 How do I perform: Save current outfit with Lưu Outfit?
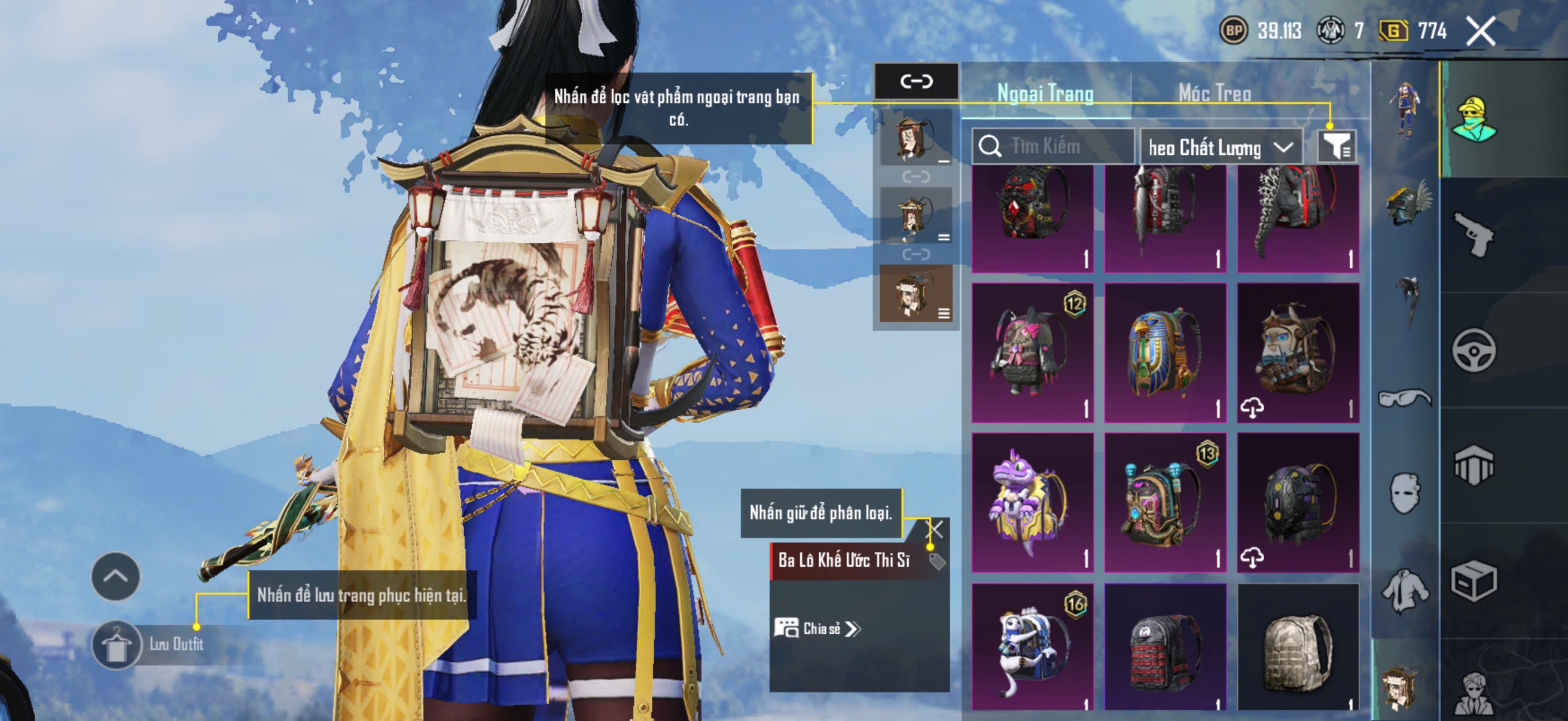(149, 644)
